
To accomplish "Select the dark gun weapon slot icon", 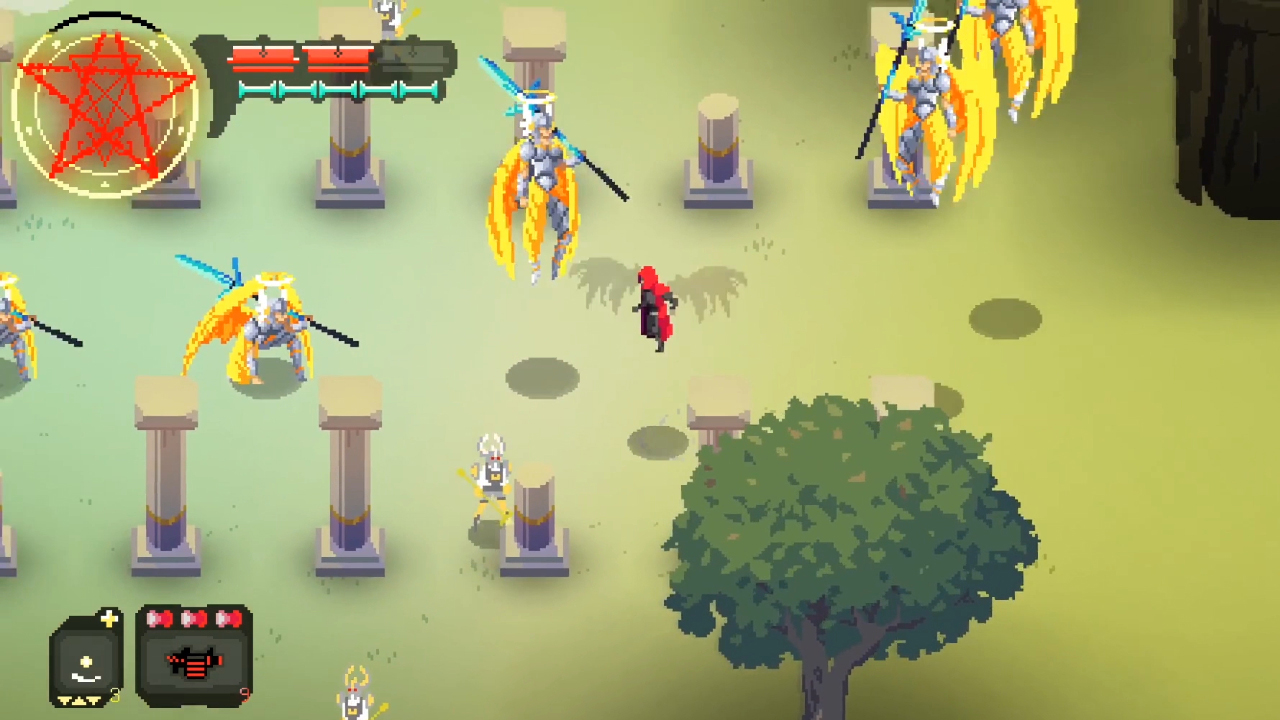I will tap(192, 663).
